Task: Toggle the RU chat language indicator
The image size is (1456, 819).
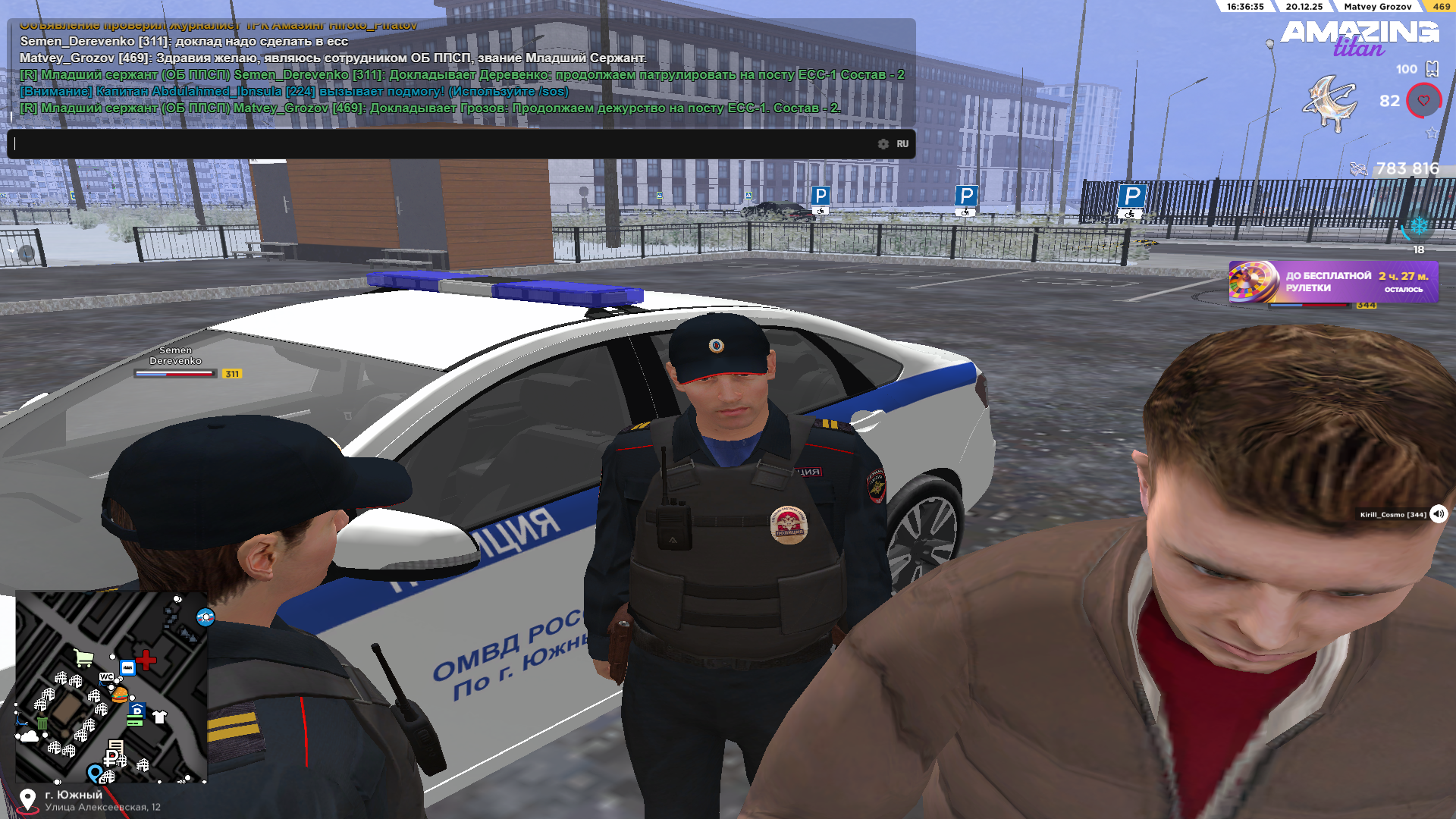Action: click(x=902, y=144)
